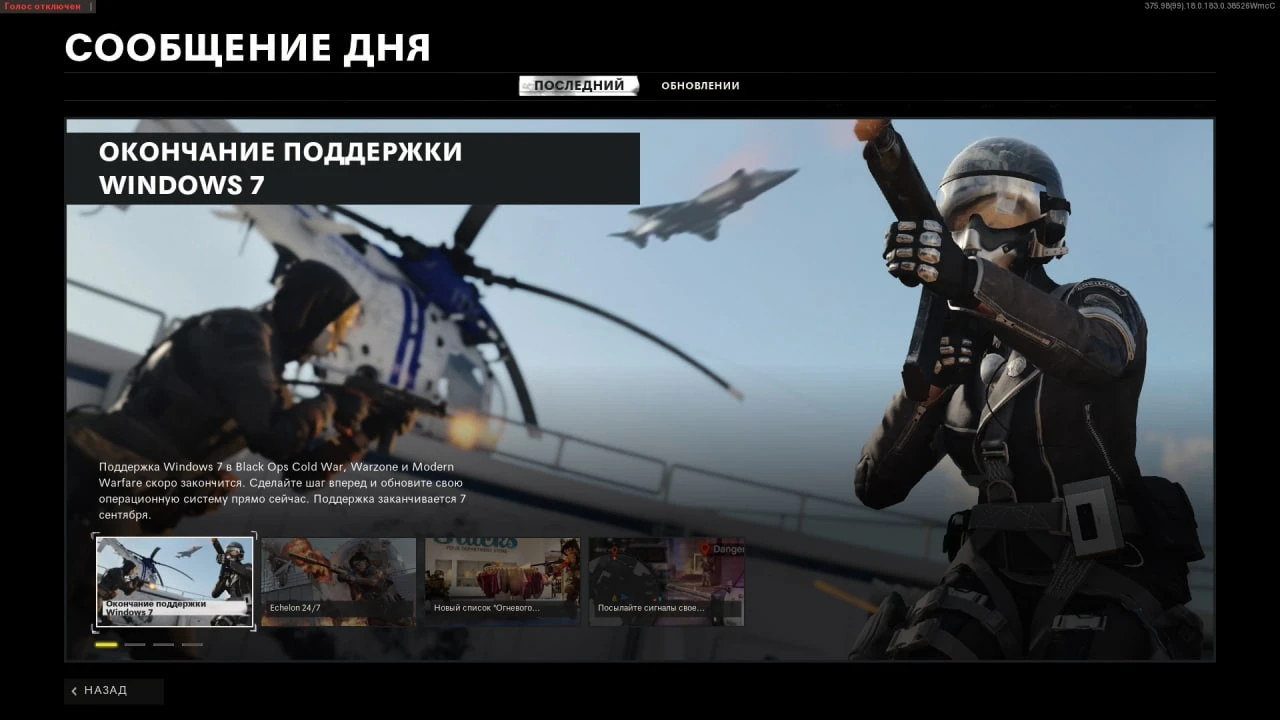The width and height of the screenshot is (1280, 720).
Task: Open the Окончание поддержки Windows 7 thumbnail
Action: (x=174, y=581)
